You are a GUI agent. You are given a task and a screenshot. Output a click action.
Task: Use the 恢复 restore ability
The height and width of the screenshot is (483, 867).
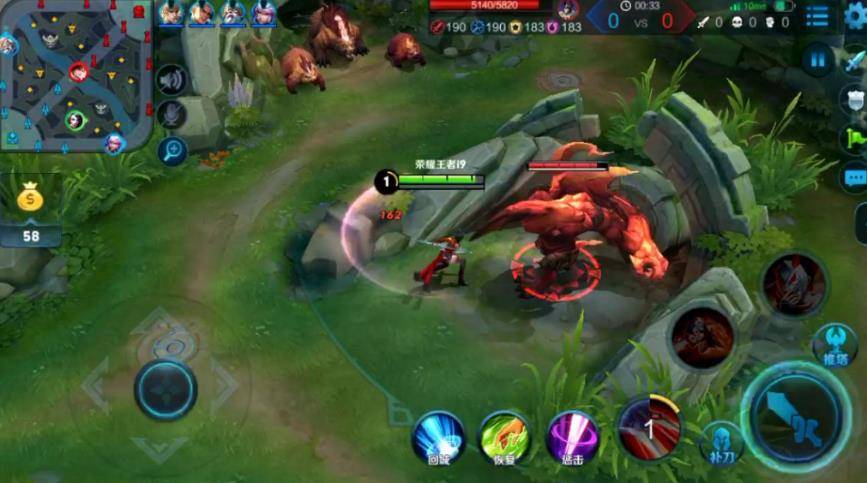coord(504,437)
